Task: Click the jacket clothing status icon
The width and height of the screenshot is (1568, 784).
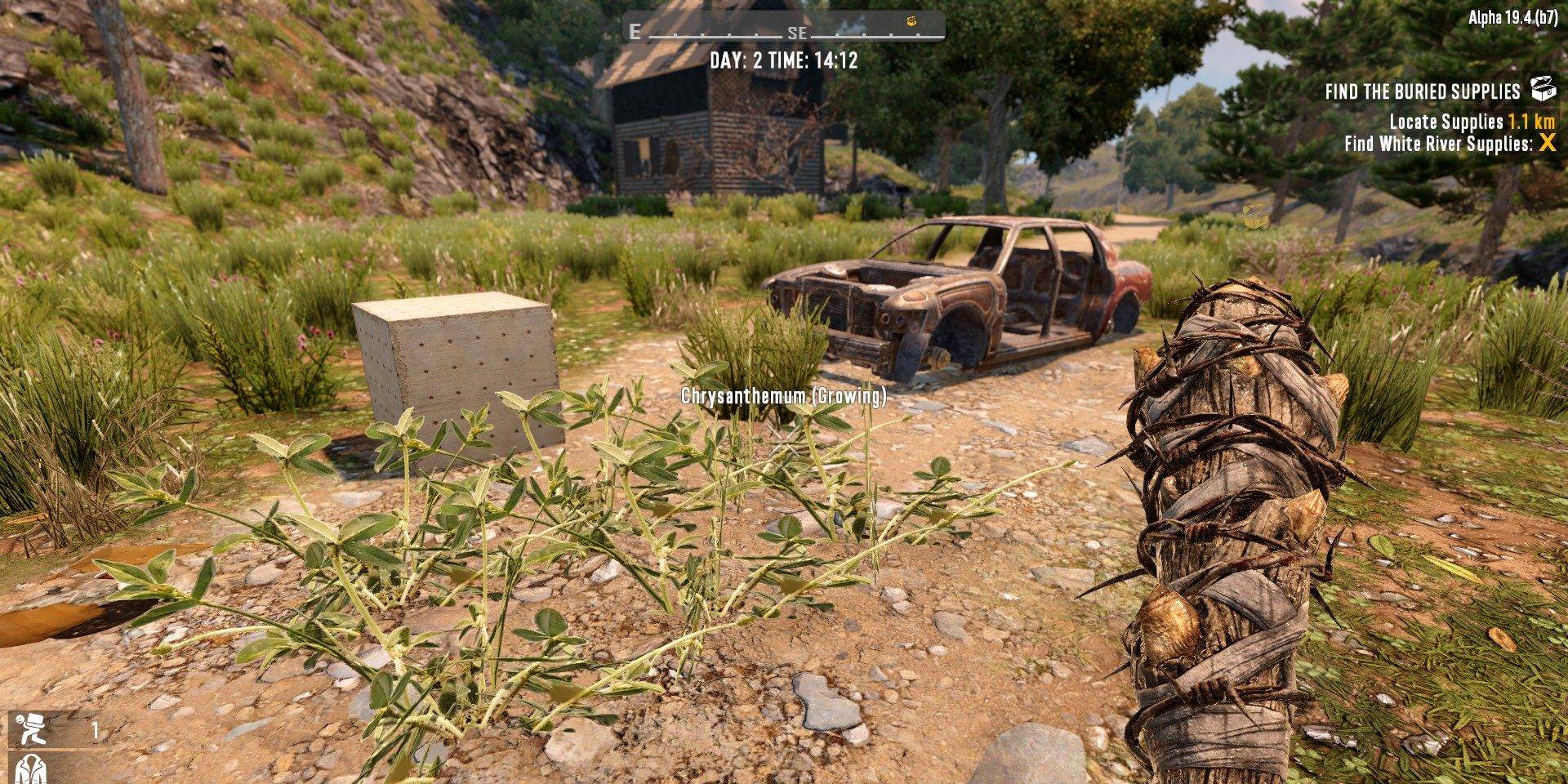Action: click(31, 768)
